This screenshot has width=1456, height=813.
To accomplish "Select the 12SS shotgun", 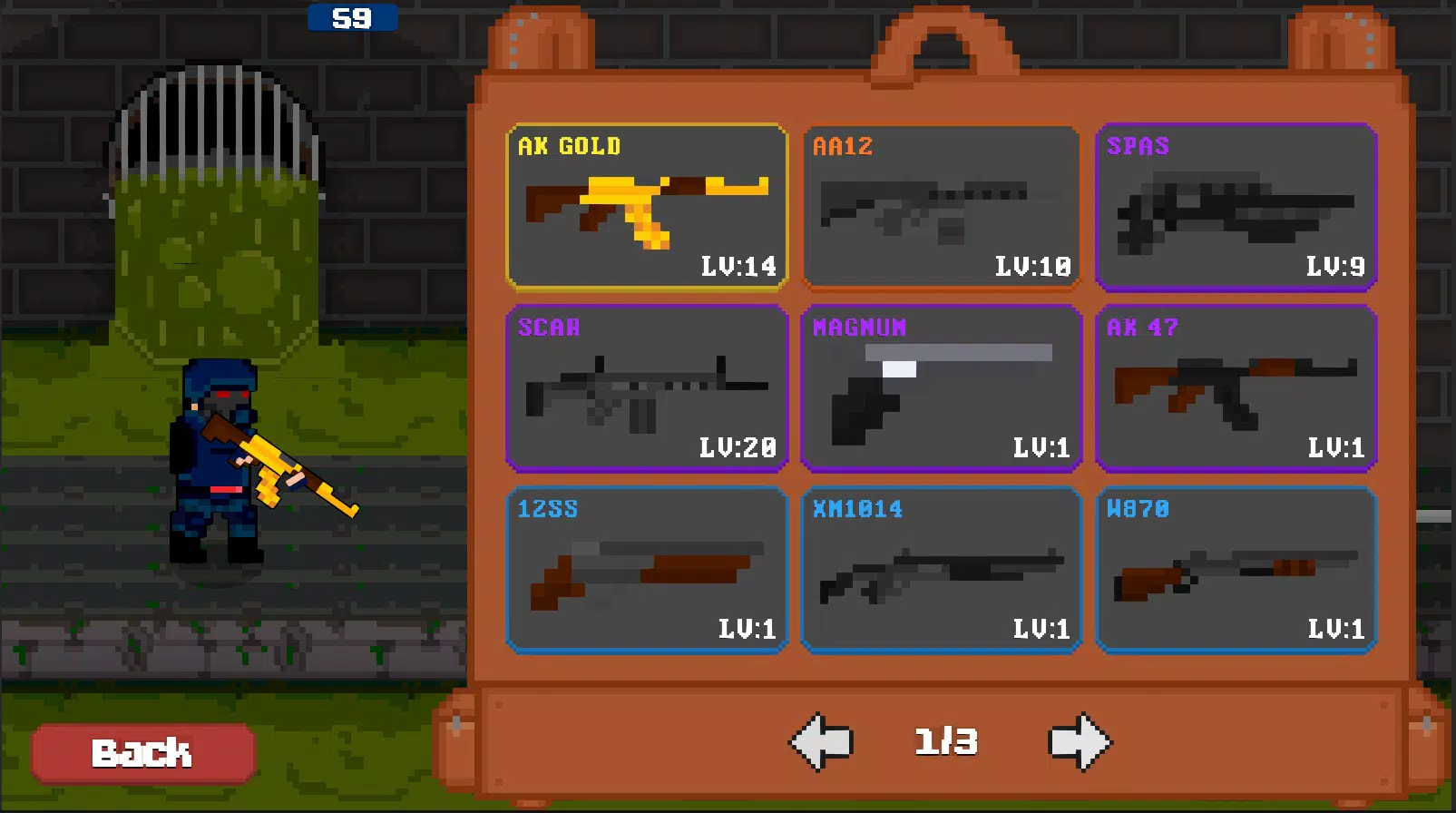I will [646, 570].
